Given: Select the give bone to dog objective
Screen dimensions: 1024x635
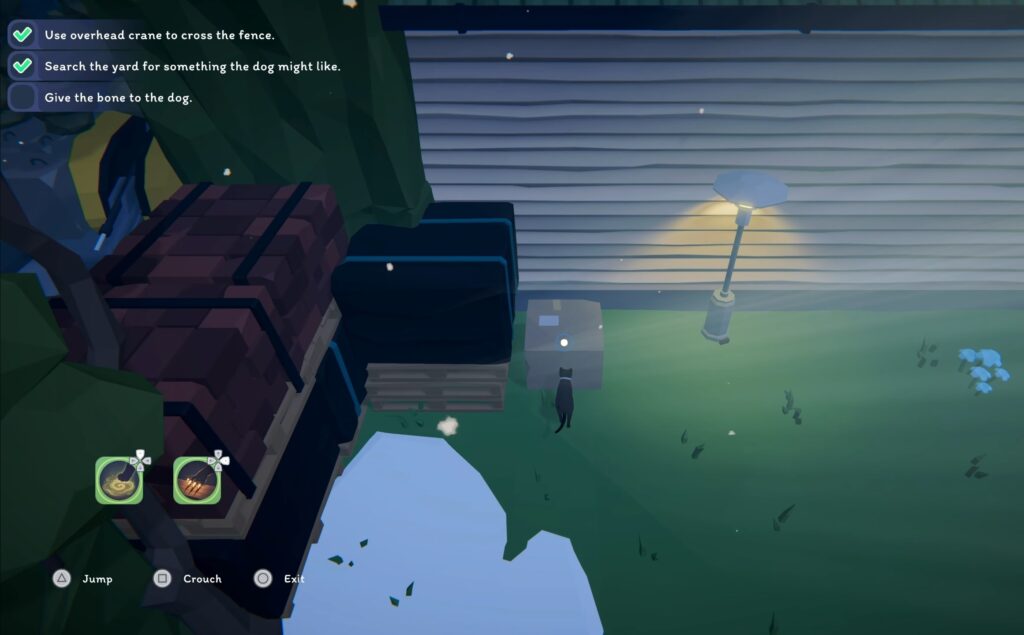Looking at the screenshot, I should click(117, 97).
